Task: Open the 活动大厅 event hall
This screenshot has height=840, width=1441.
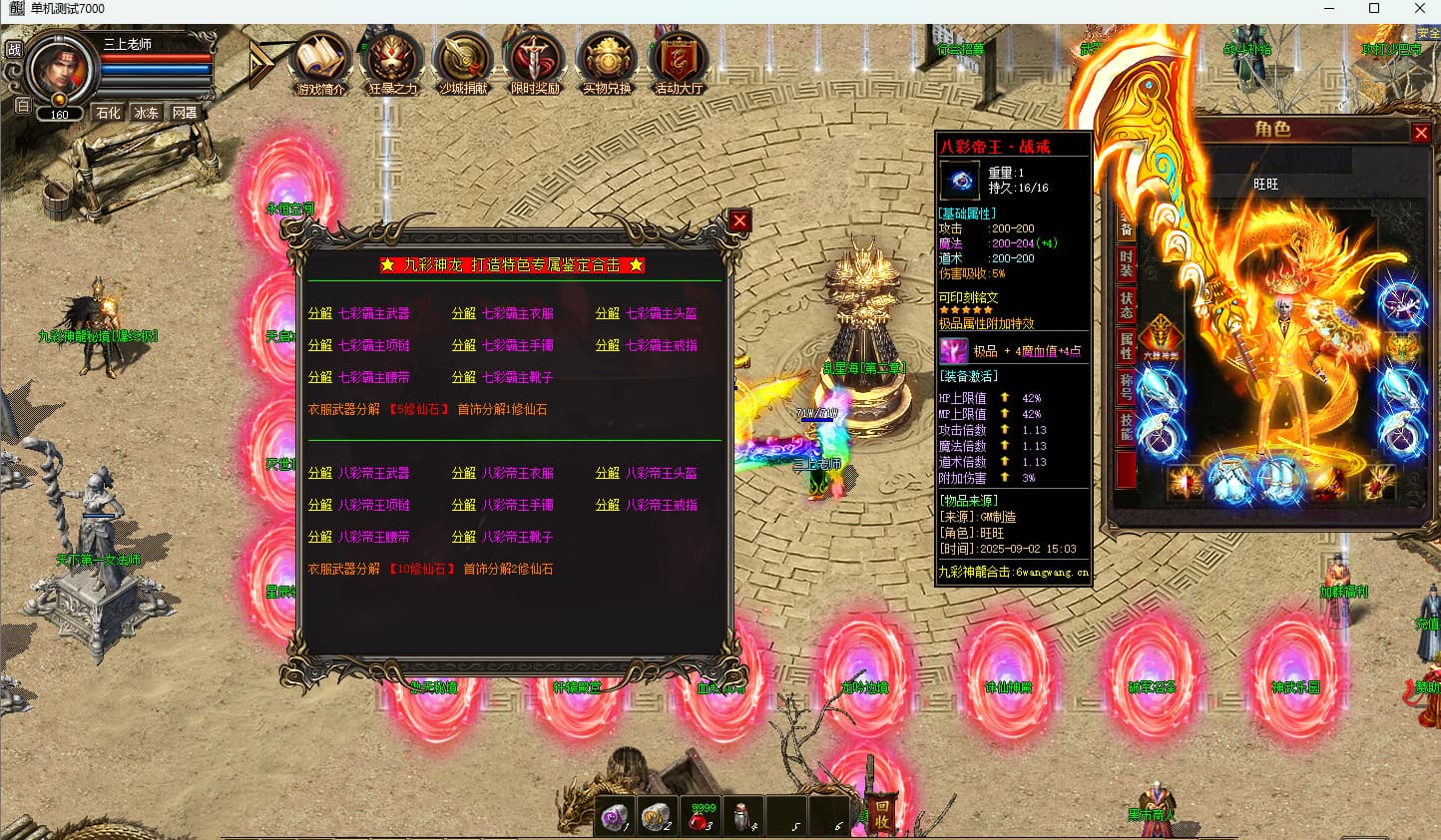Action: click(x=679, y=64)
